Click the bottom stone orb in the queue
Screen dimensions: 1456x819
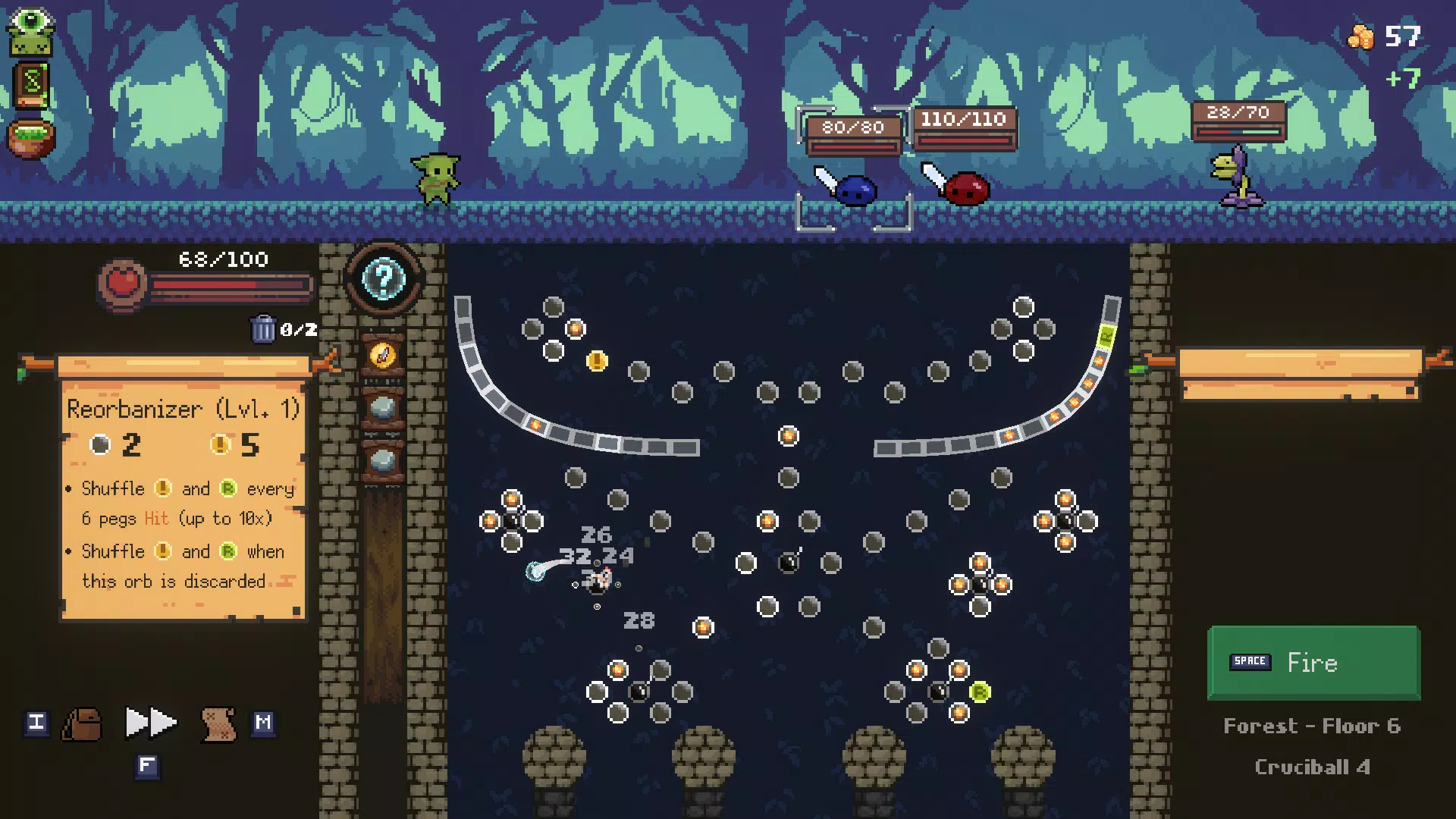(x=382, y=457)
